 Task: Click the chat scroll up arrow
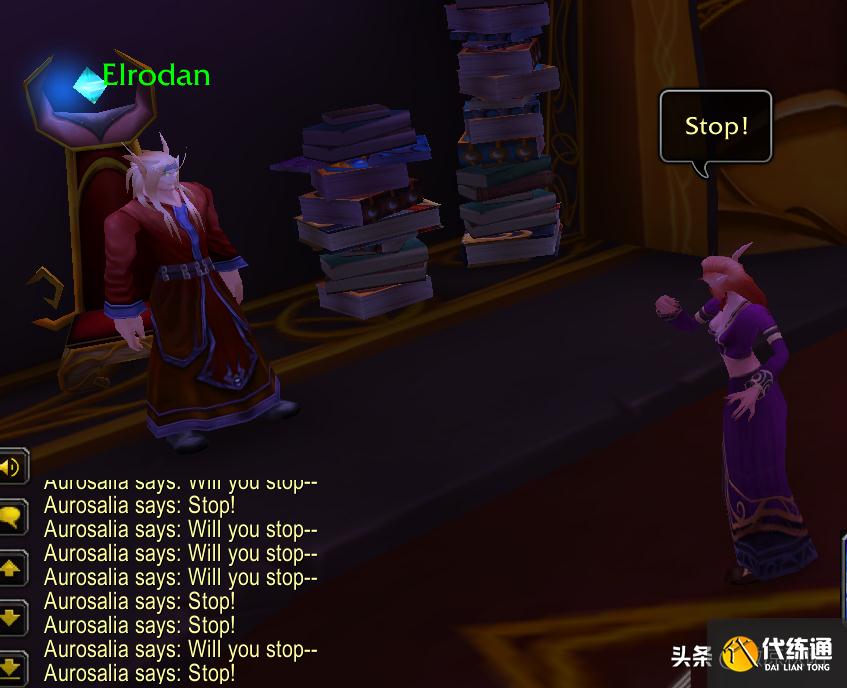(11, 569)
